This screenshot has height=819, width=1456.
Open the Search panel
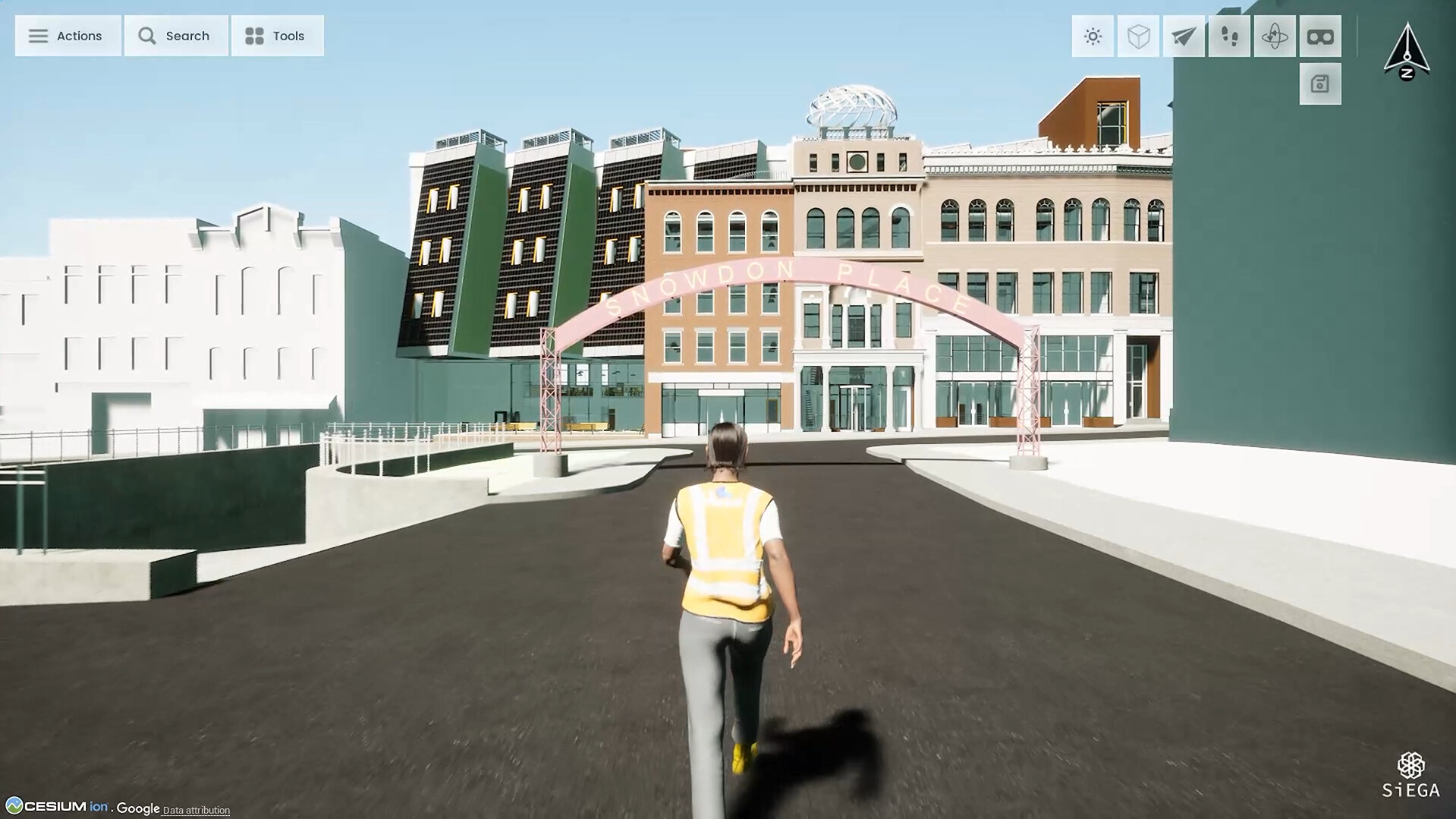click(175, 36)
